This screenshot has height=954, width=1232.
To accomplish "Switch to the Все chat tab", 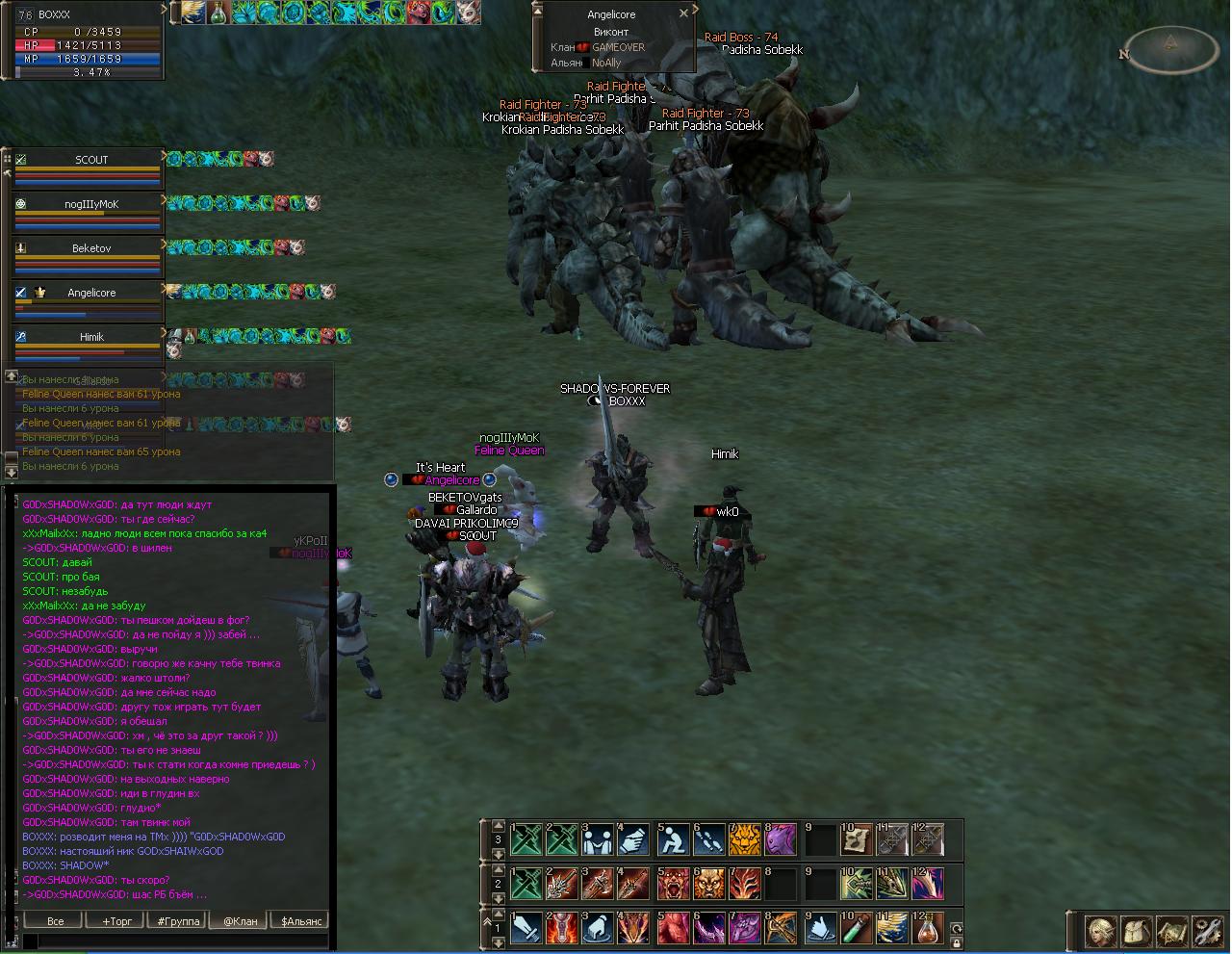I will 55,921.
